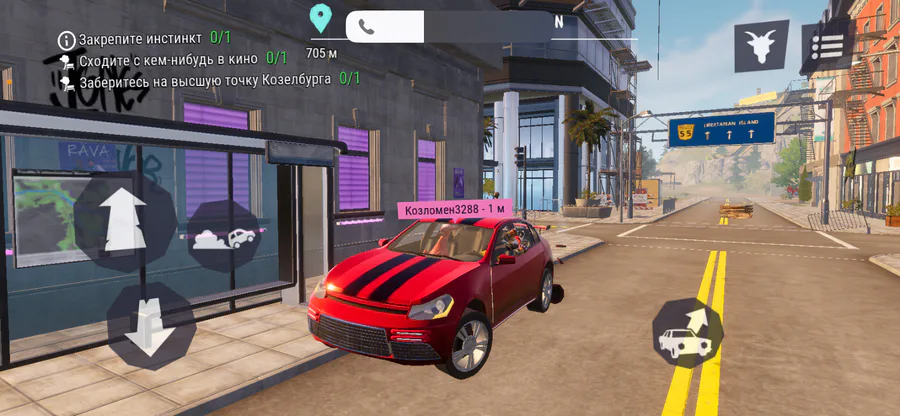Open the goat head menu
Image resolution: width=900 pixels, height=416 pixels.
pos(761,46)
